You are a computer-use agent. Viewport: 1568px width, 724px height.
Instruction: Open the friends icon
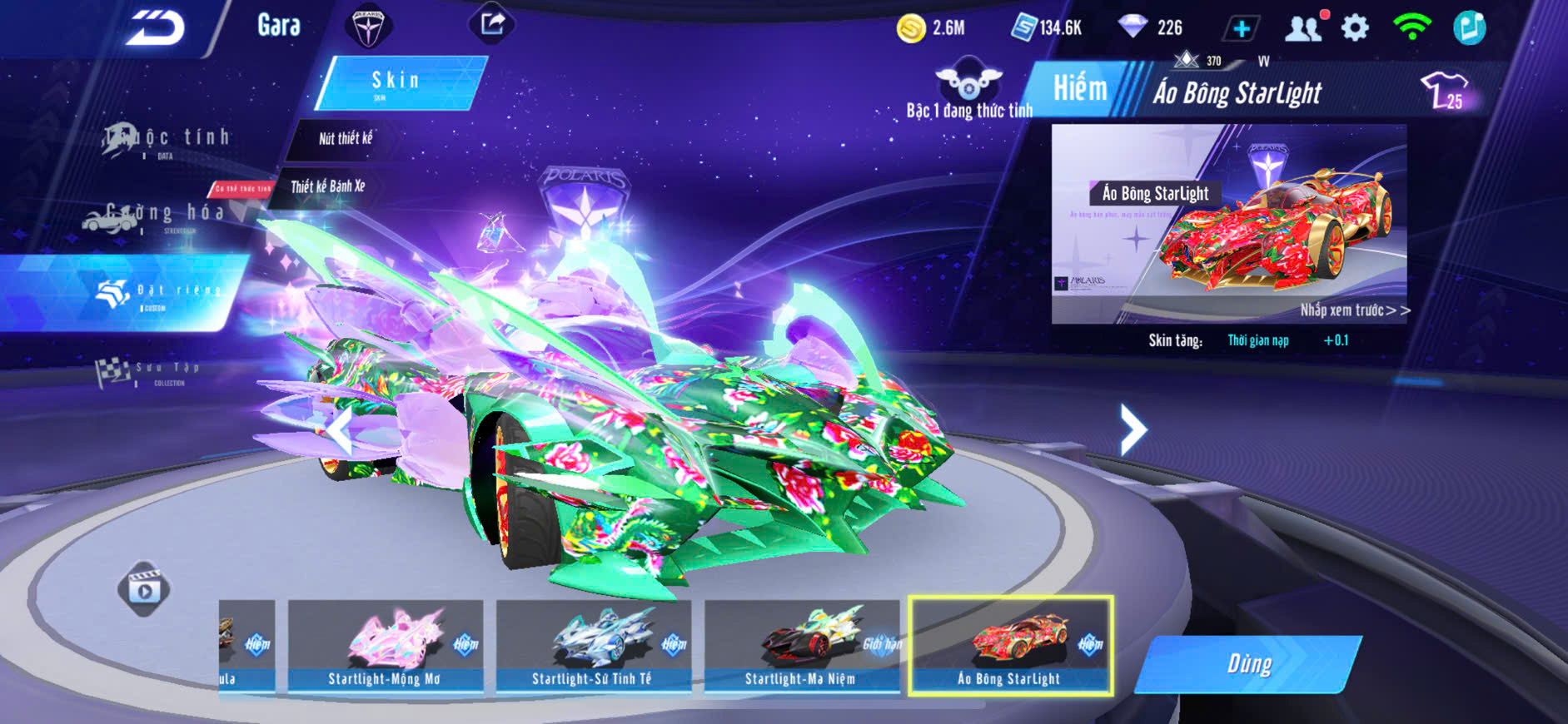[x=1303, y=29]
